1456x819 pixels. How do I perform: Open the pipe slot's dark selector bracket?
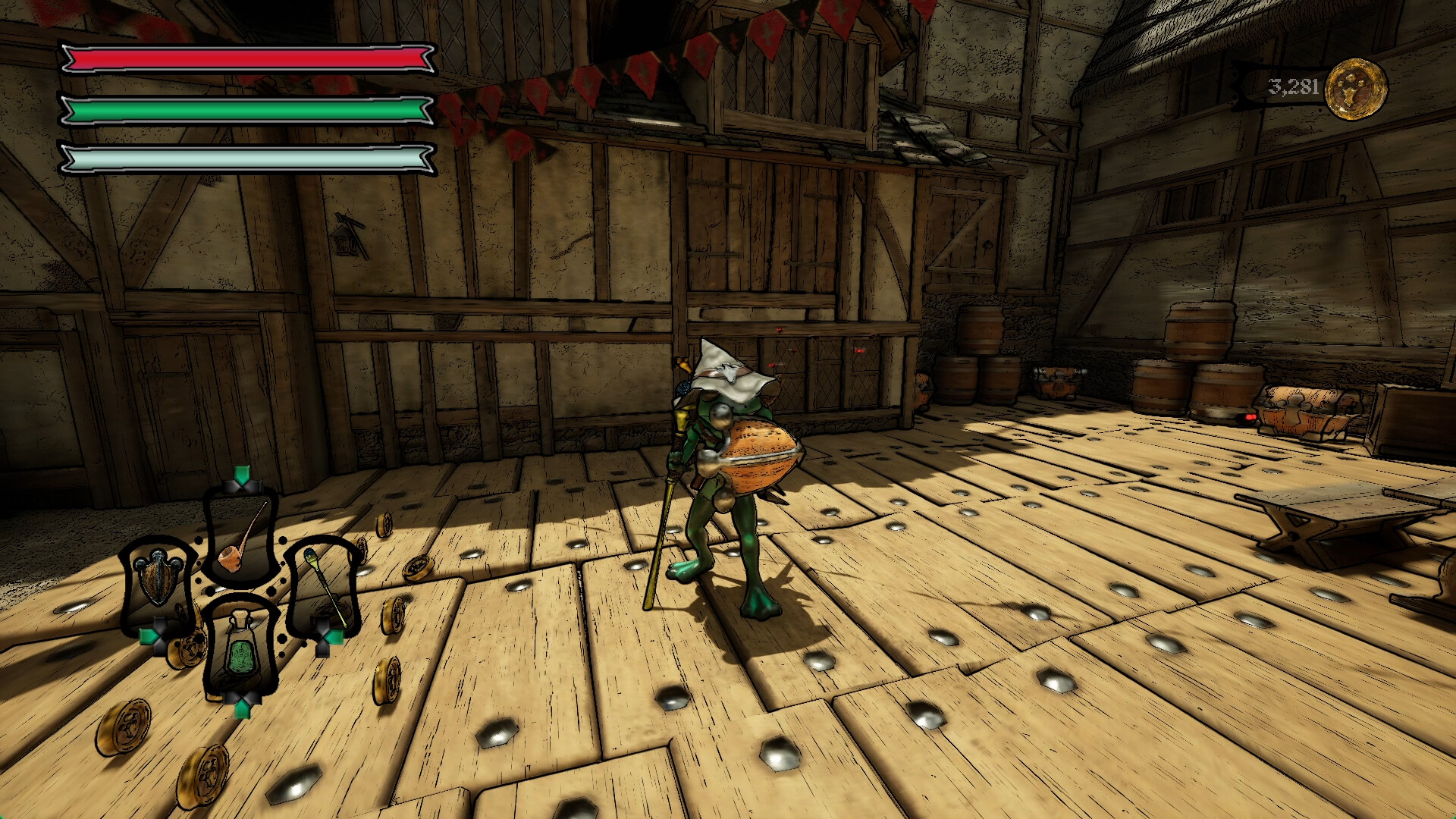tap(241, 486)
